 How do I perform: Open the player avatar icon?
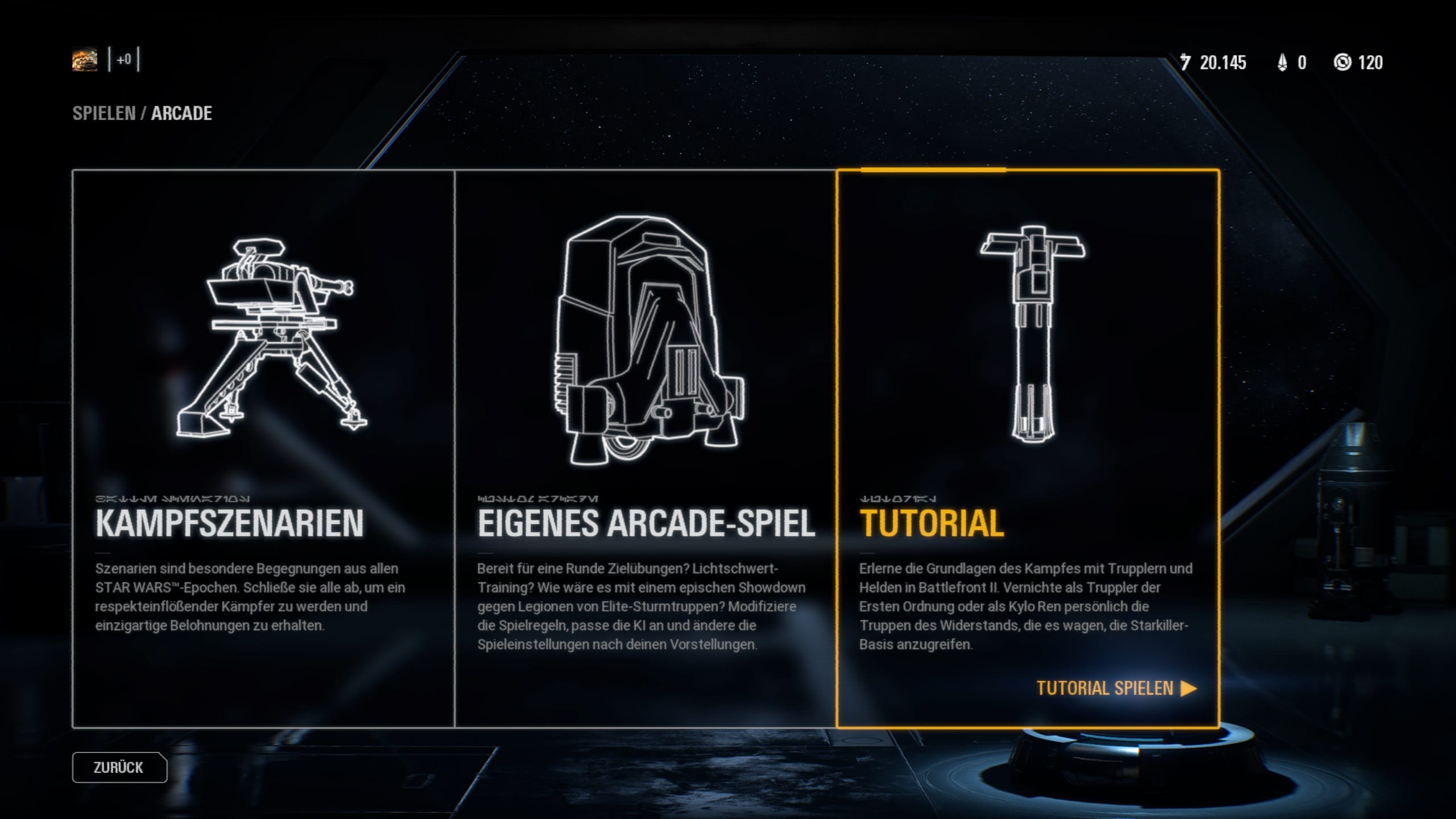point(85,60)
